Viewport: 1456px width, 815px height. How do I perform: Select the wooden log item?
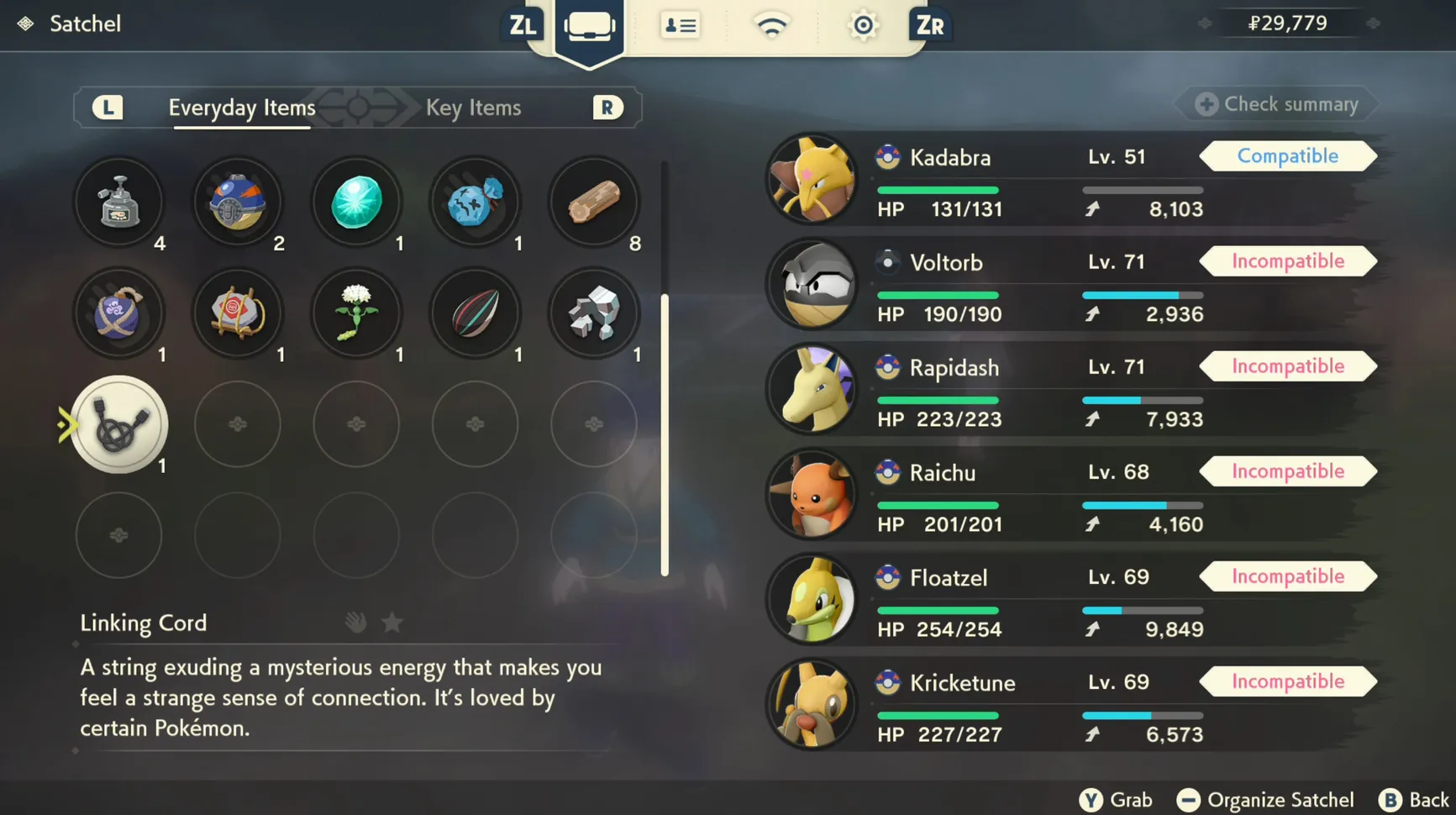tap(594, 202)
